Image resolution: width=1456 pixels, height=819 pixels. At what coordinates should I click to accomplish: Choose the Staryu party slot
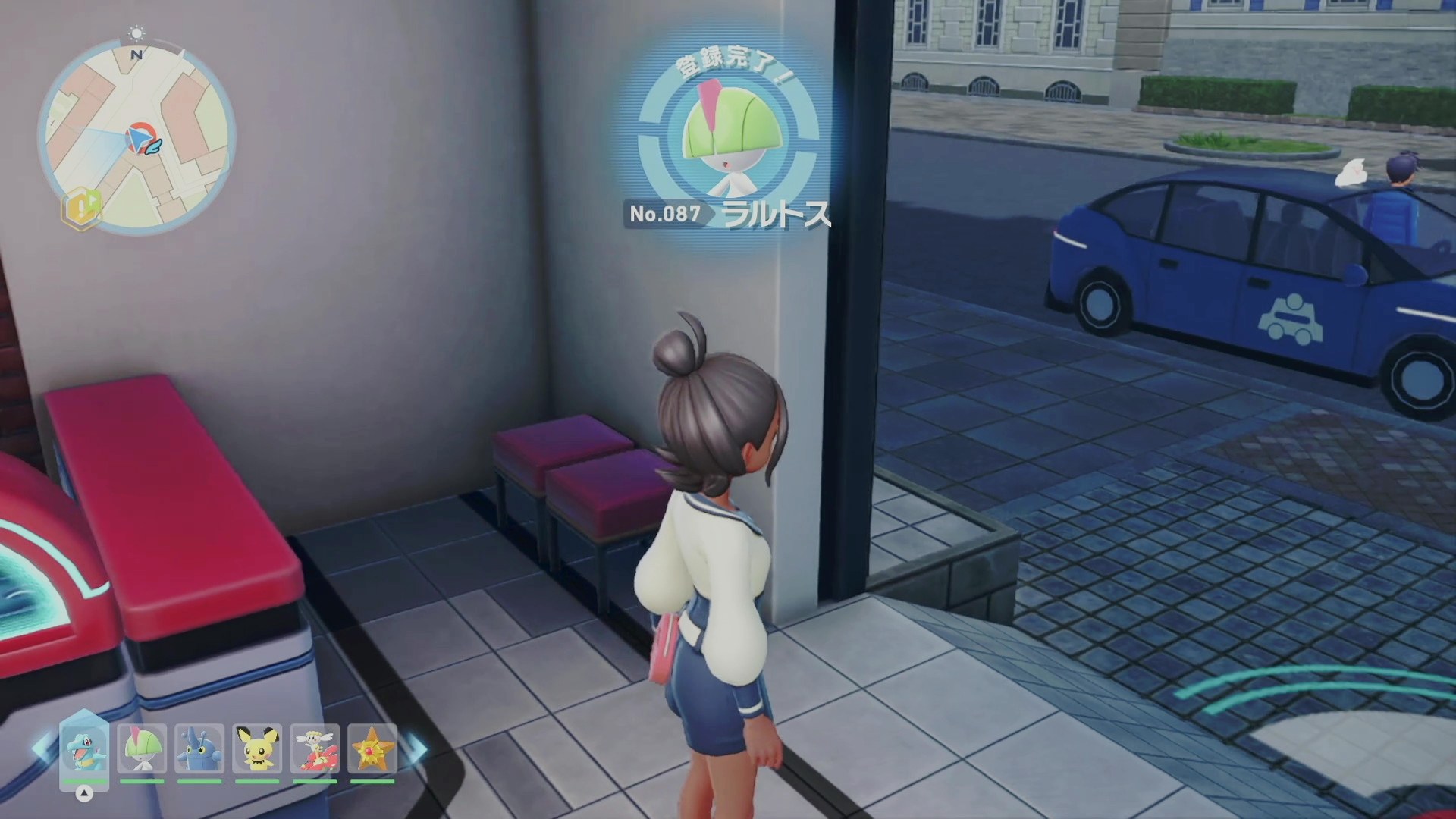pos(372,748)
